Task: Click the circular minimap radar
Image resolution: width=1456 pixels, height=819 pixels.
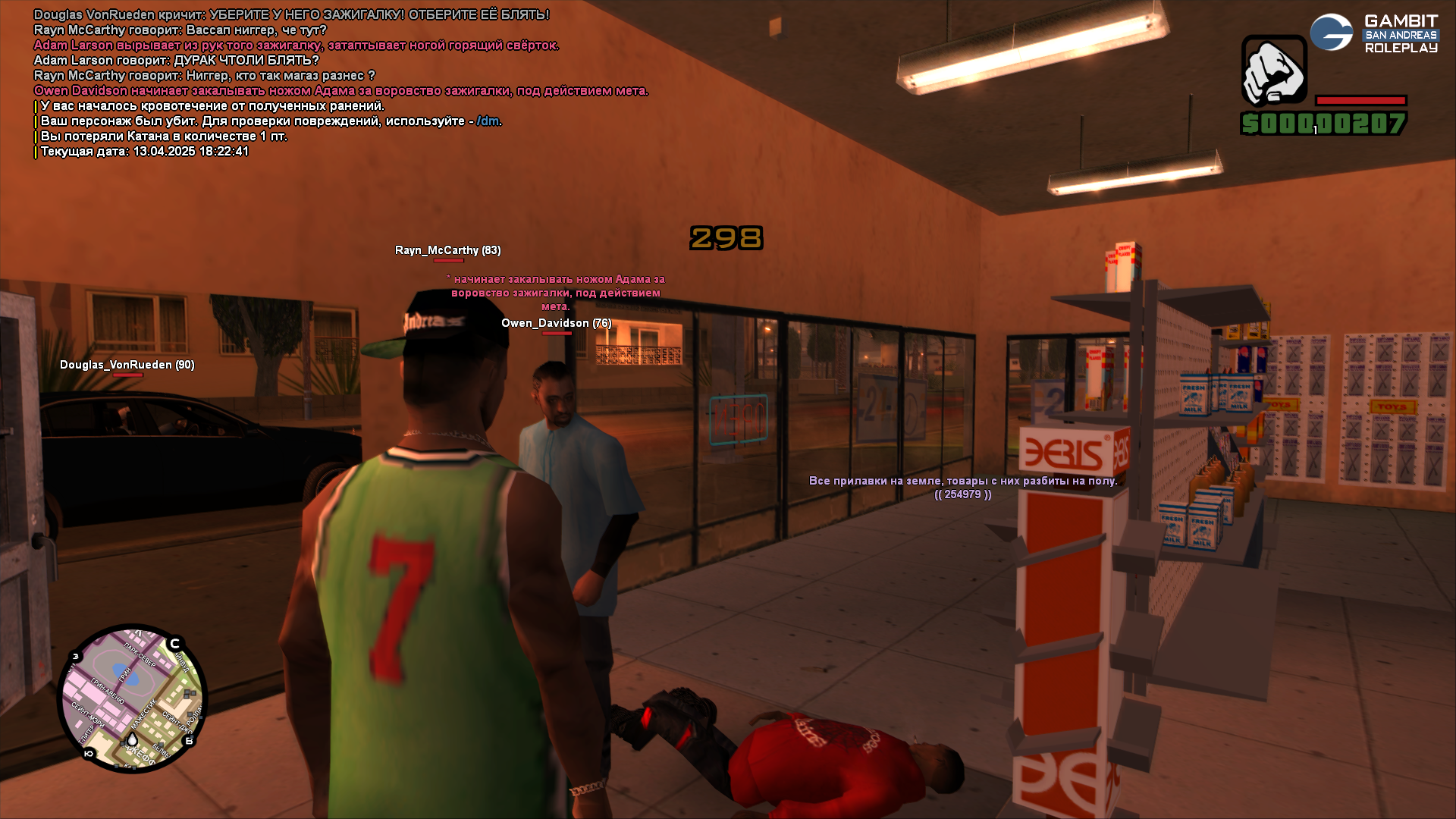Action: (x=132, y=698)
